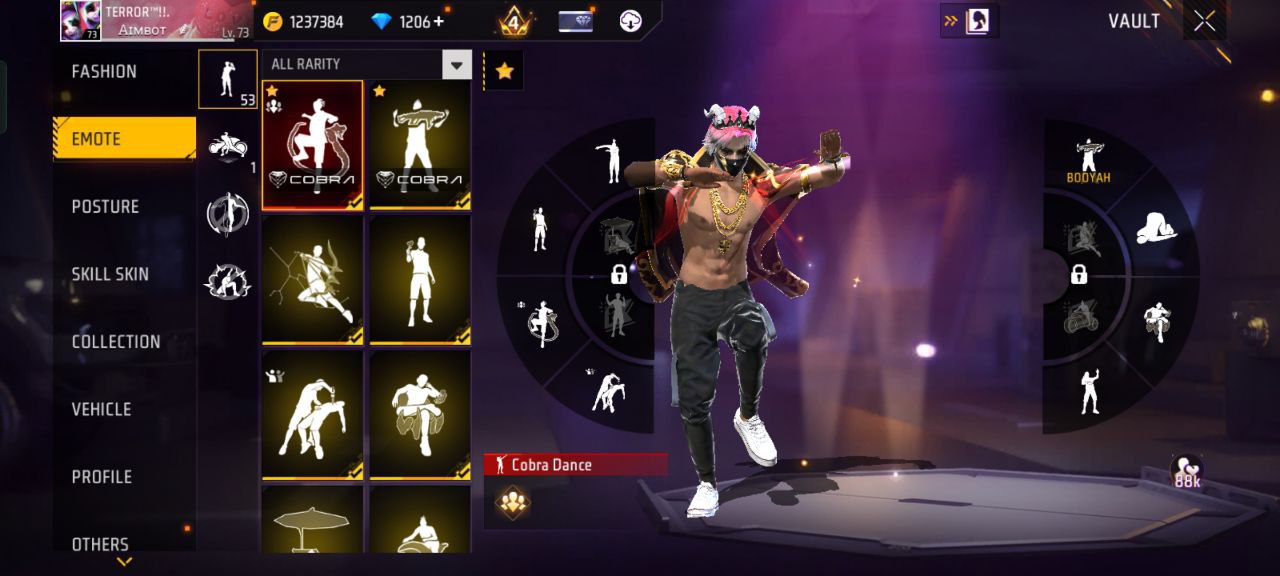The image size is (1280, 576).
Task: Open the Fashion category
Action: point(105,72)
